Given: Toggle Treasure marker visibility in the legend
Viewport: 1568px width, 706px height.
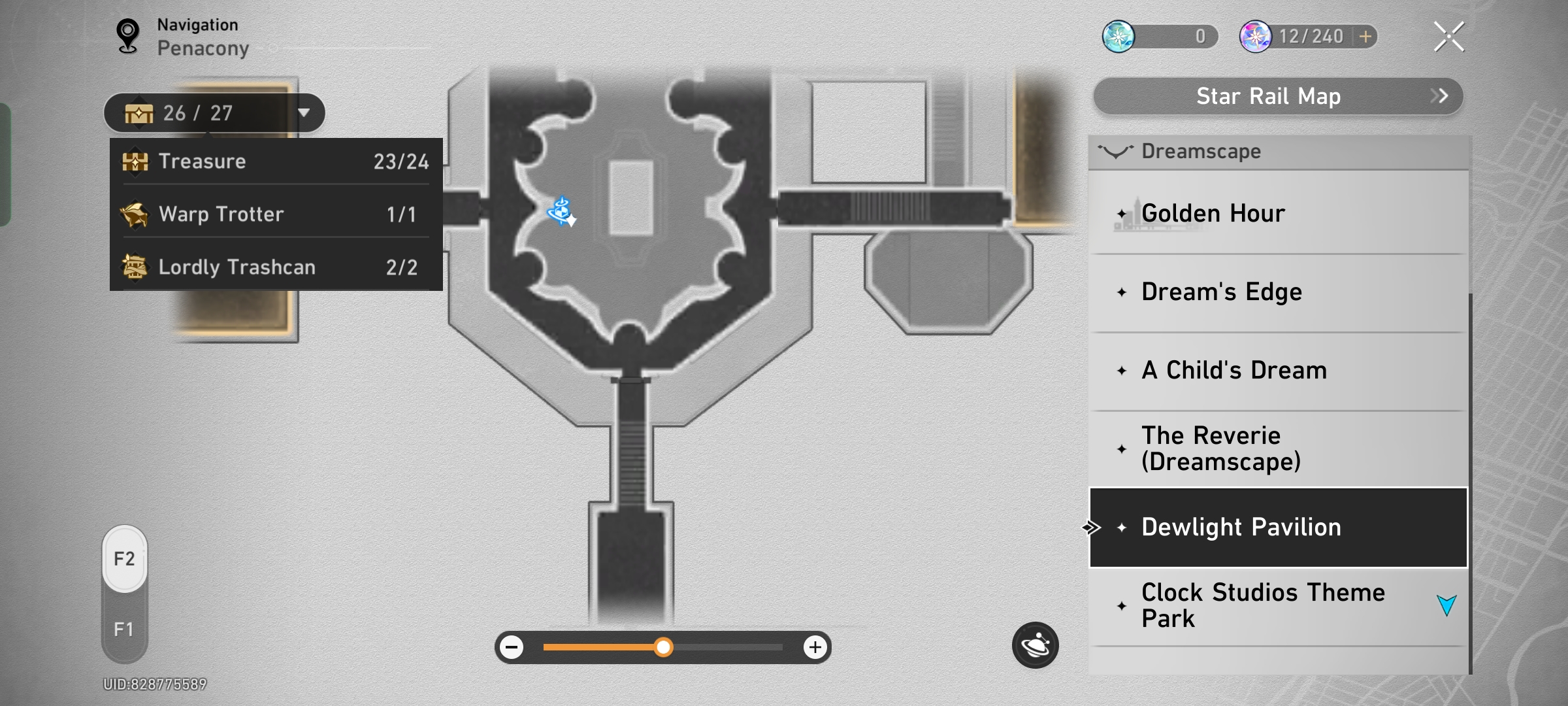Looking at the screenshot, I should tap(274, 161).
